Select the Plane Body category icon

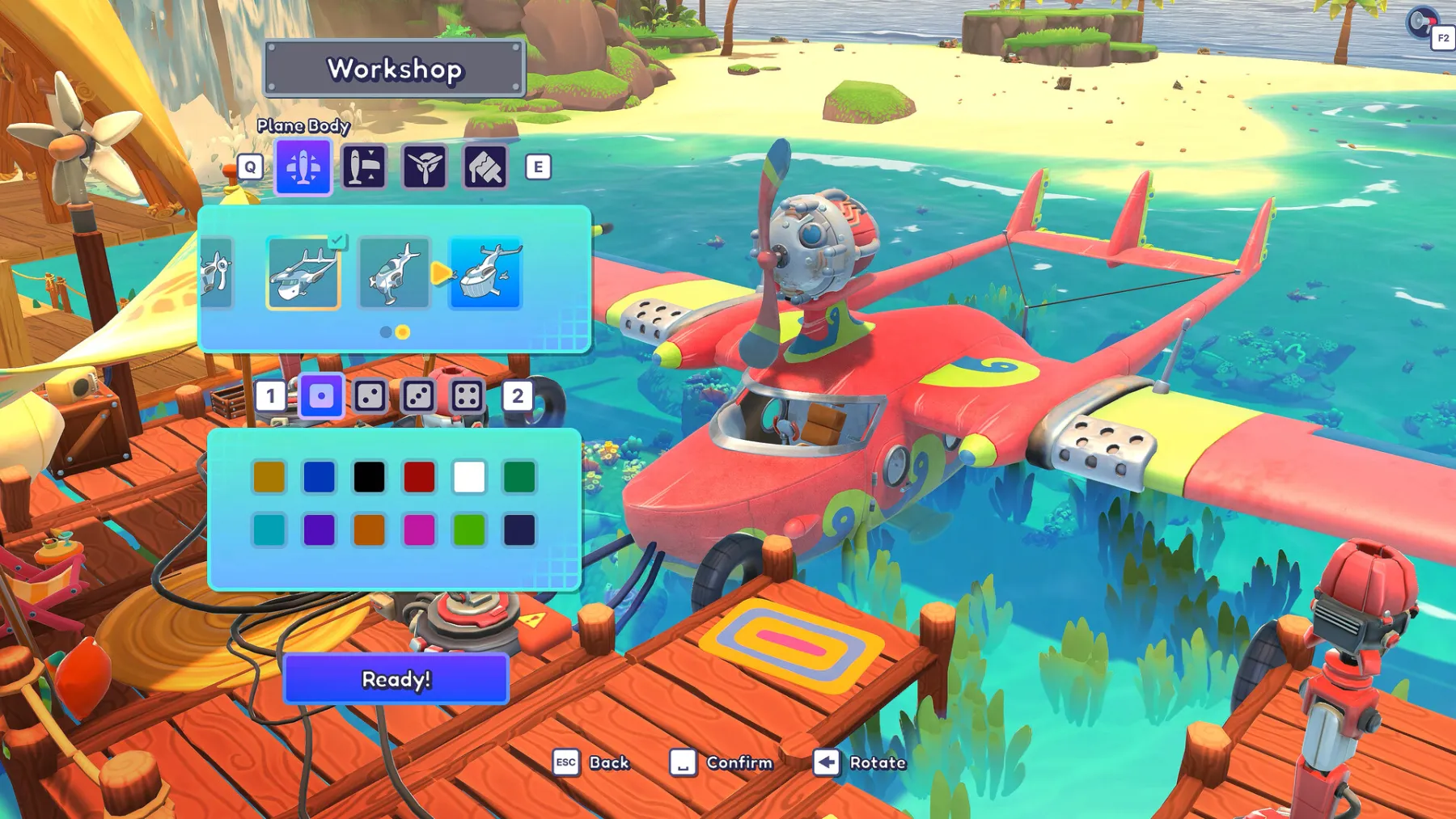303,167
